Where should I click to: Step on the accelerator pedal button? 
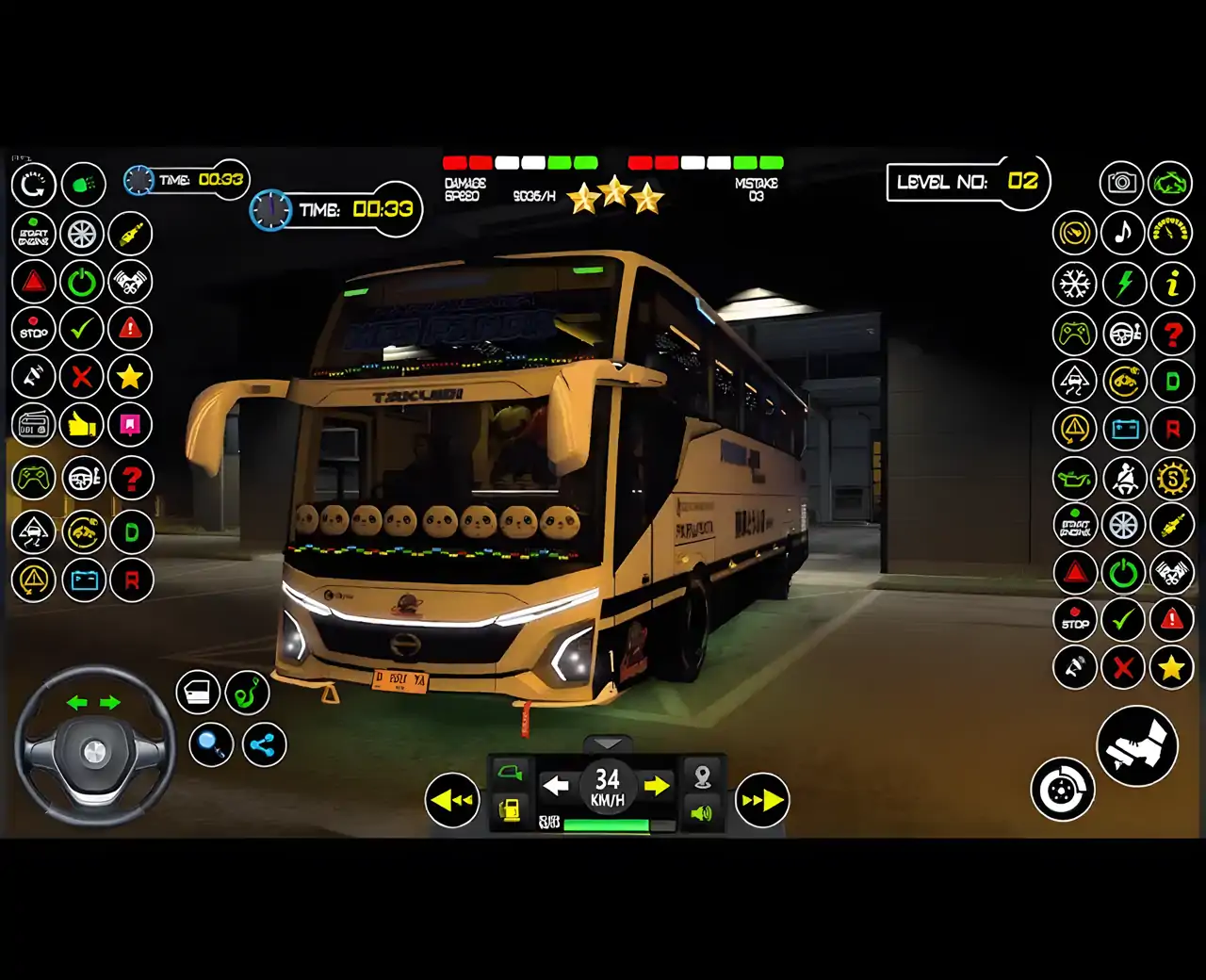point(1137,745)
